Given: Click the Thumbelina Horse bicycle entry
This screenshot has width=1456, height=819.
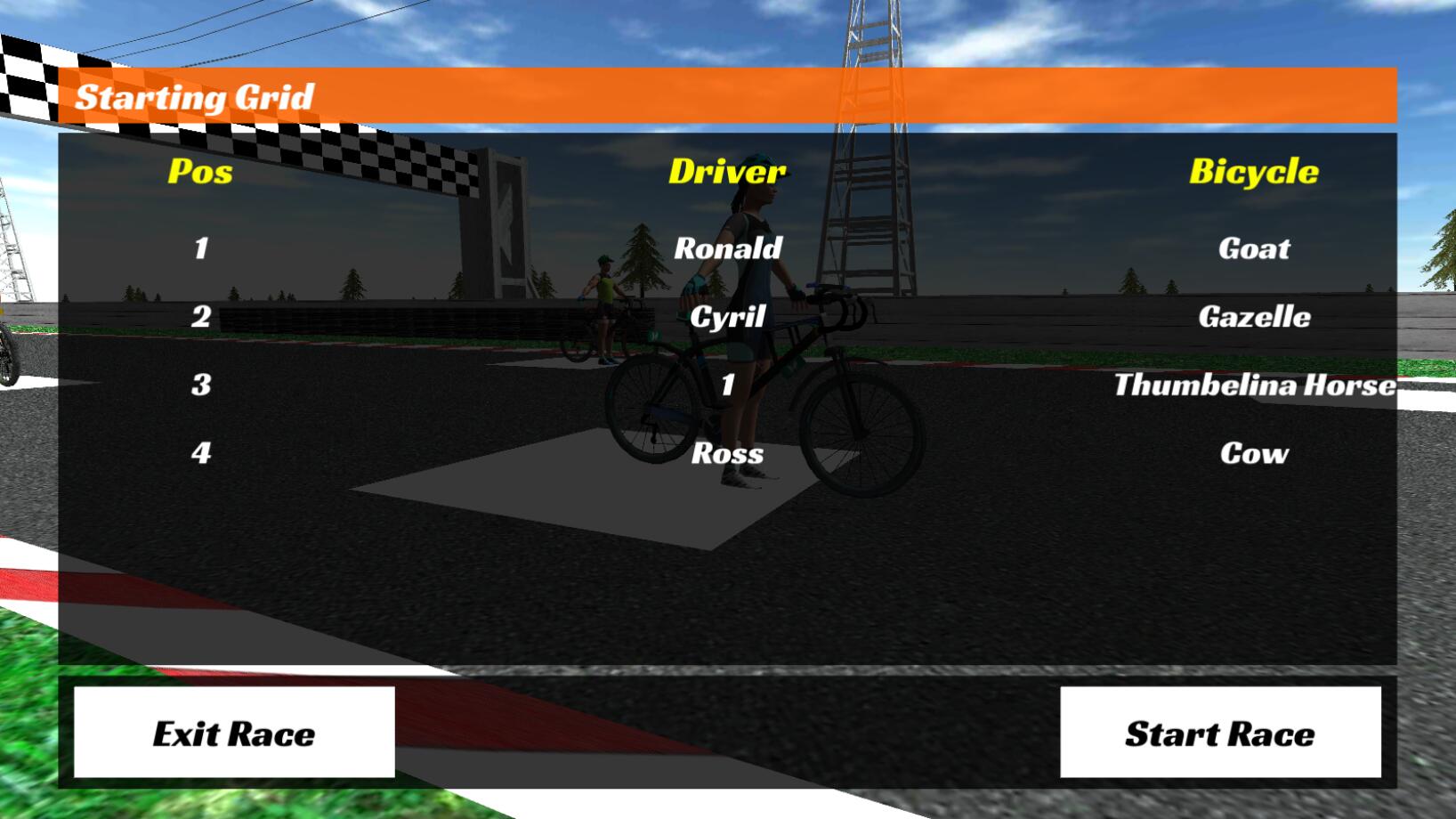Looking at the screenshot, I should (x=1255, y=385).
